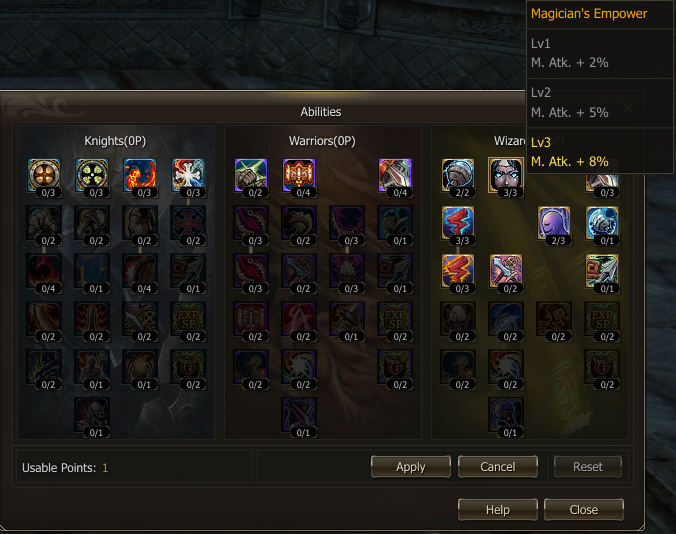Select the blue glowing orb Wizards ability
676x534 pixels.
(x=601, y=222)
